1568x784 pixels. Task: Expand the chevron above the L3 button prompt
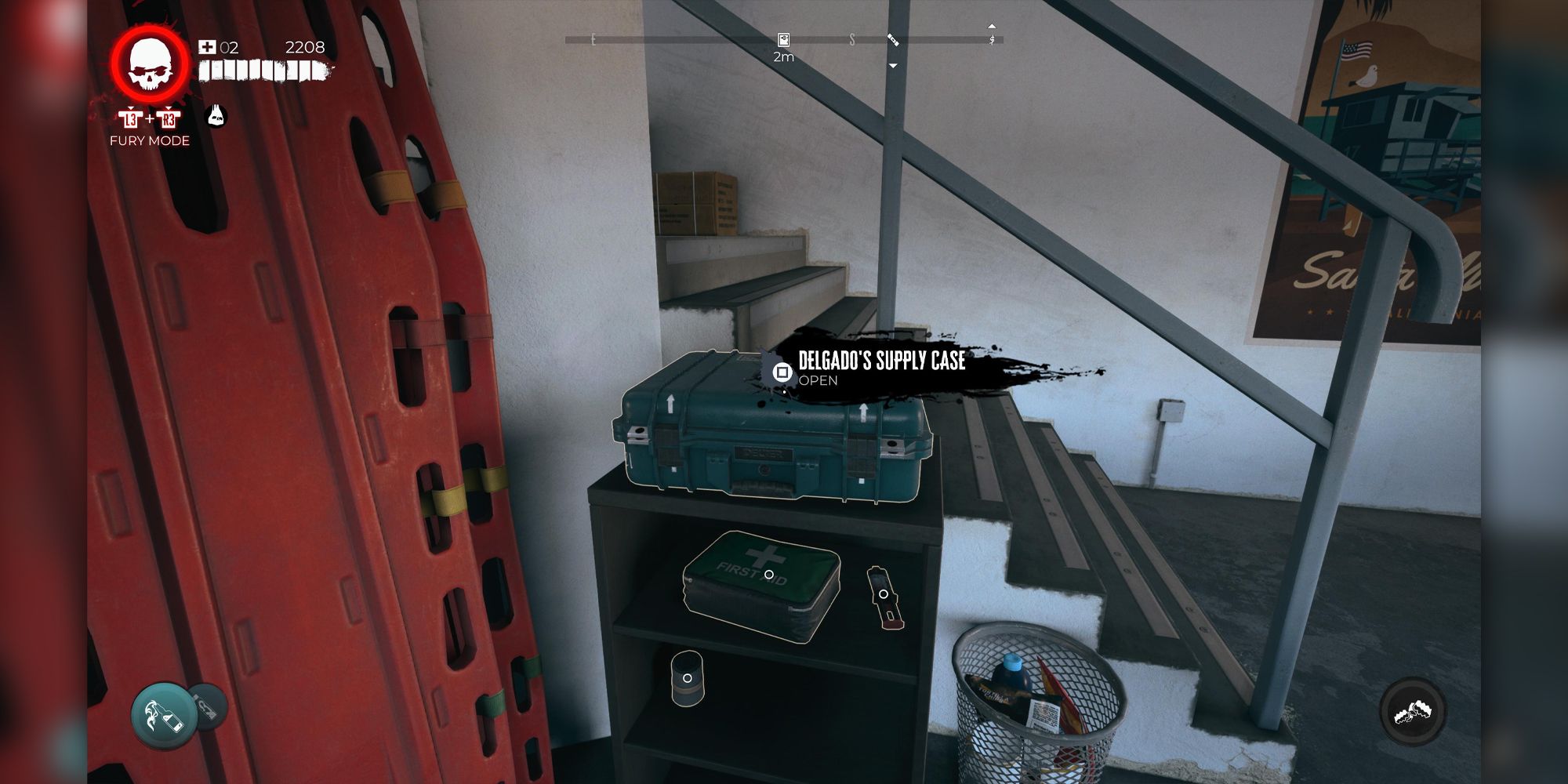(x=131, y=108)
